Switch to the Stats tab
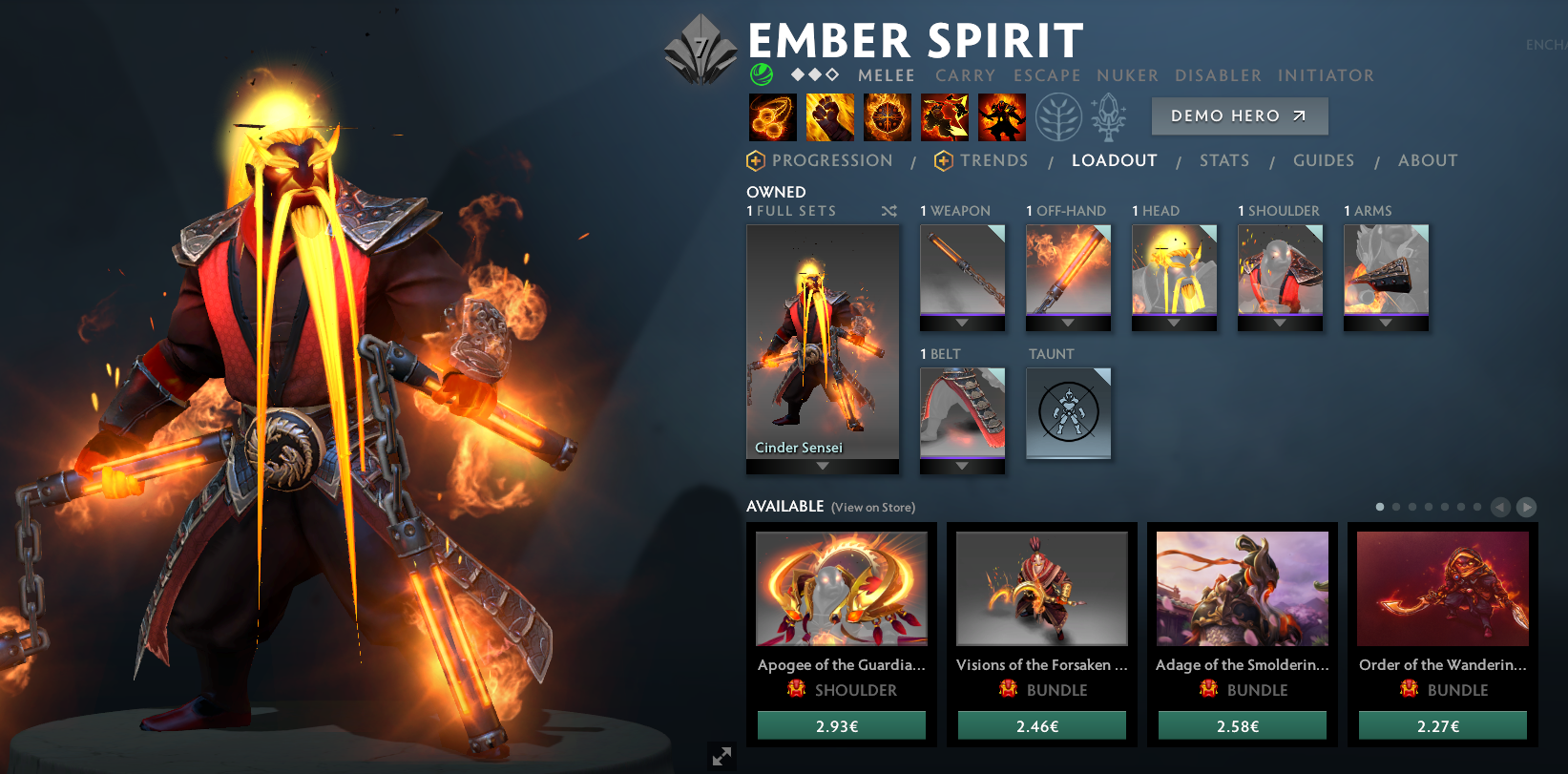 [1224, 160]
